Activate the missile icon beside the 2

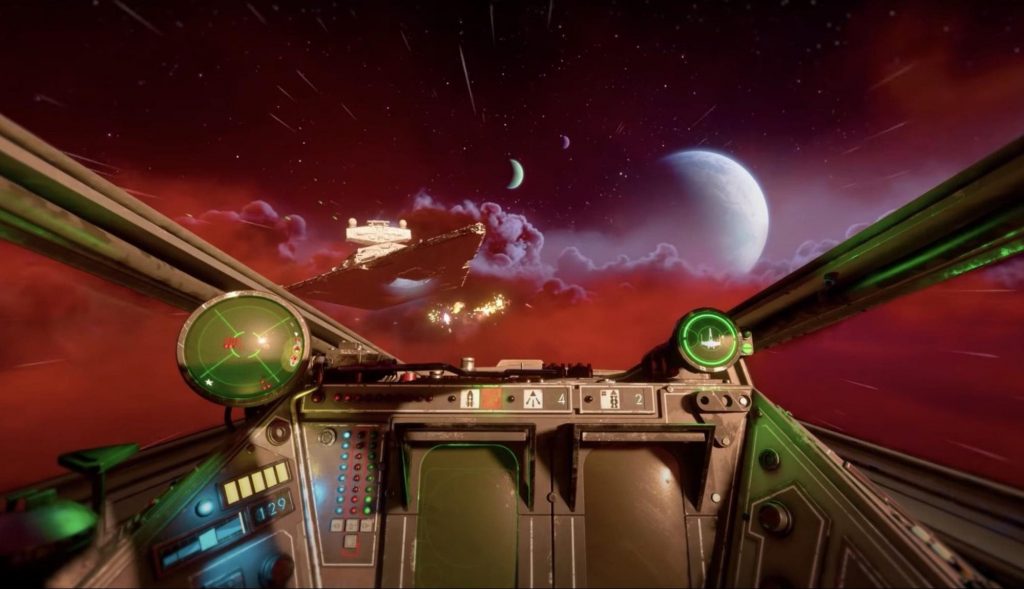tap(610, 399)
